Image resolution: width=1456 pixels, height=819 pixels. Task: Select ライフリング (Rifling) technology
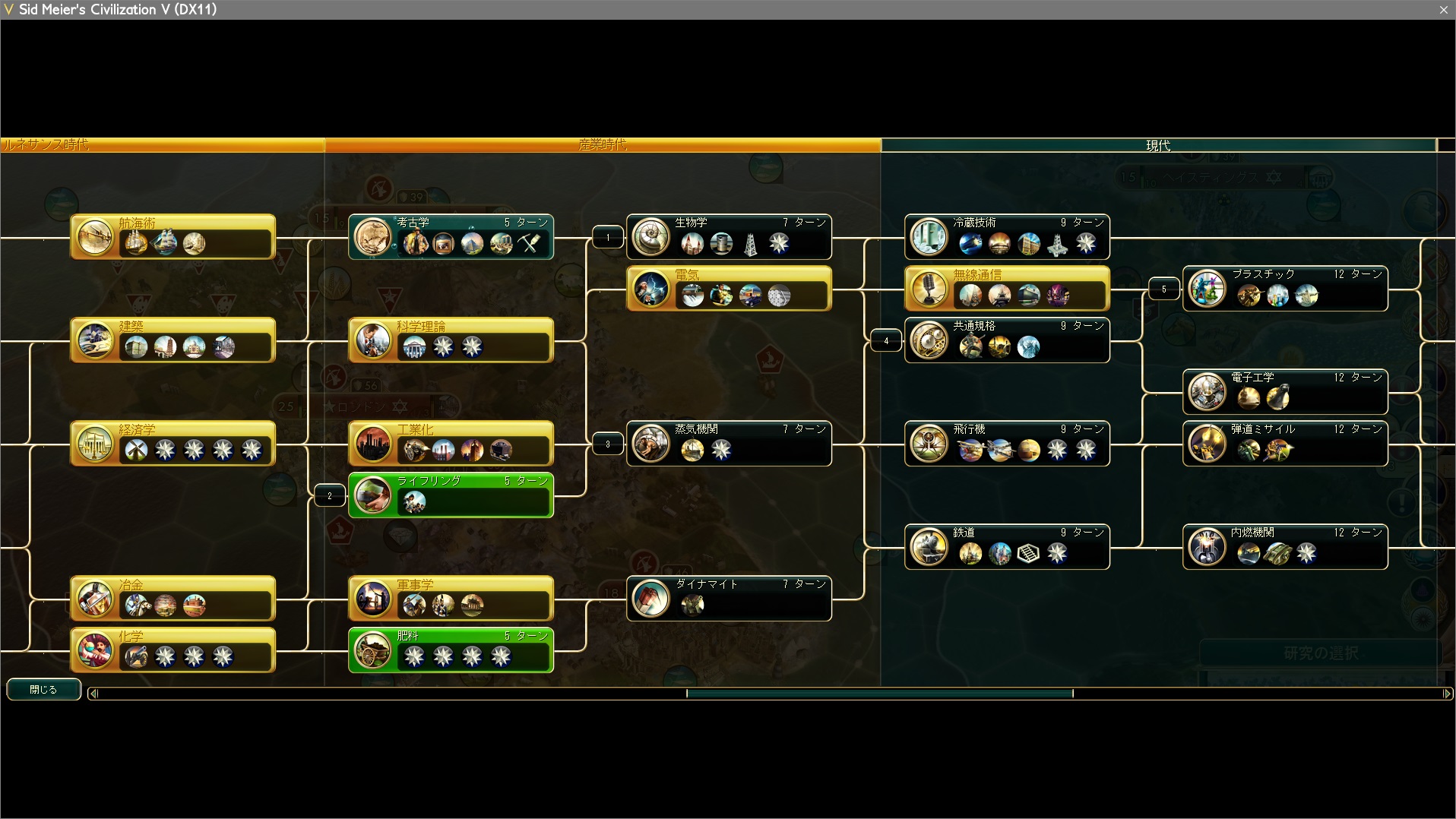[451, 495]
